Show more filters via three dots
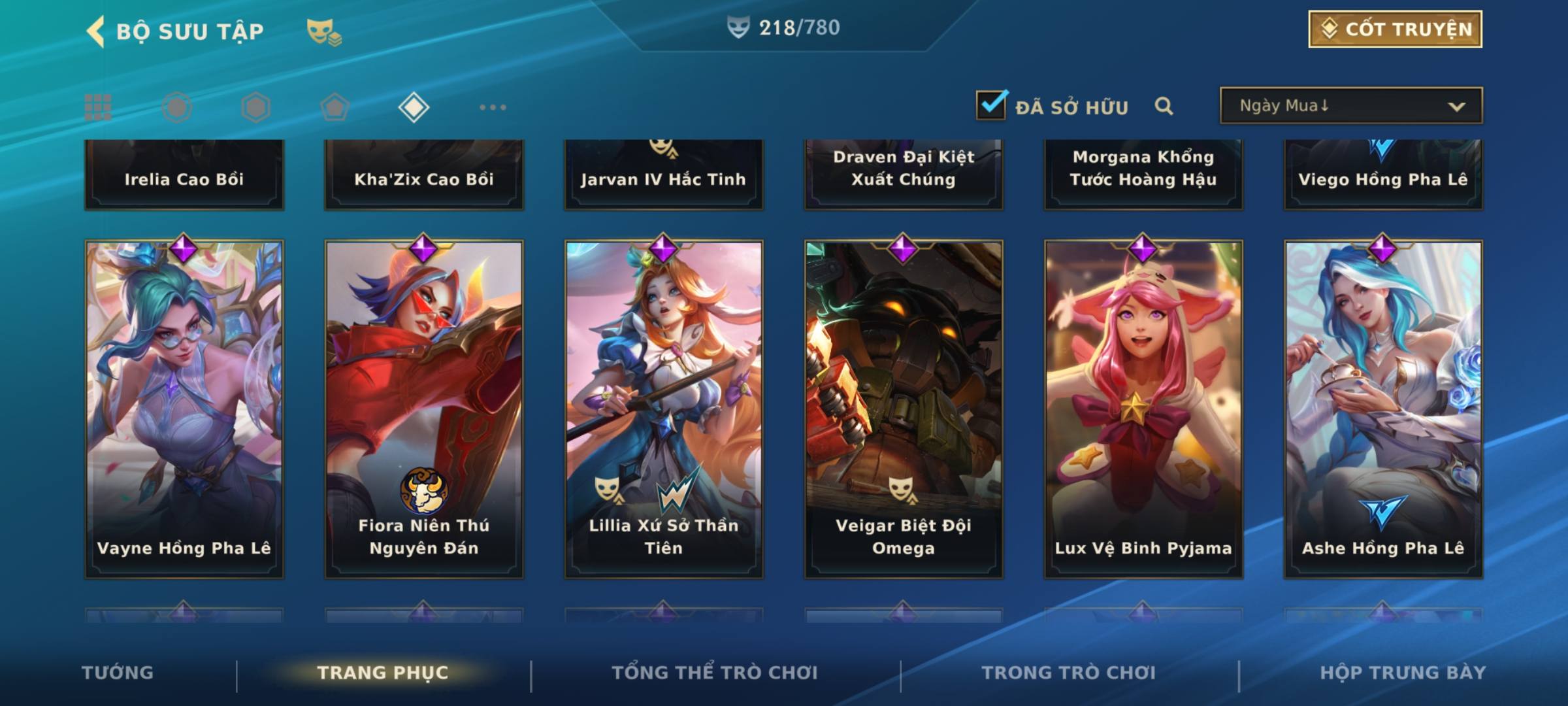The width and height of the screenshot is (1568, 706). [x=493, y=107]
